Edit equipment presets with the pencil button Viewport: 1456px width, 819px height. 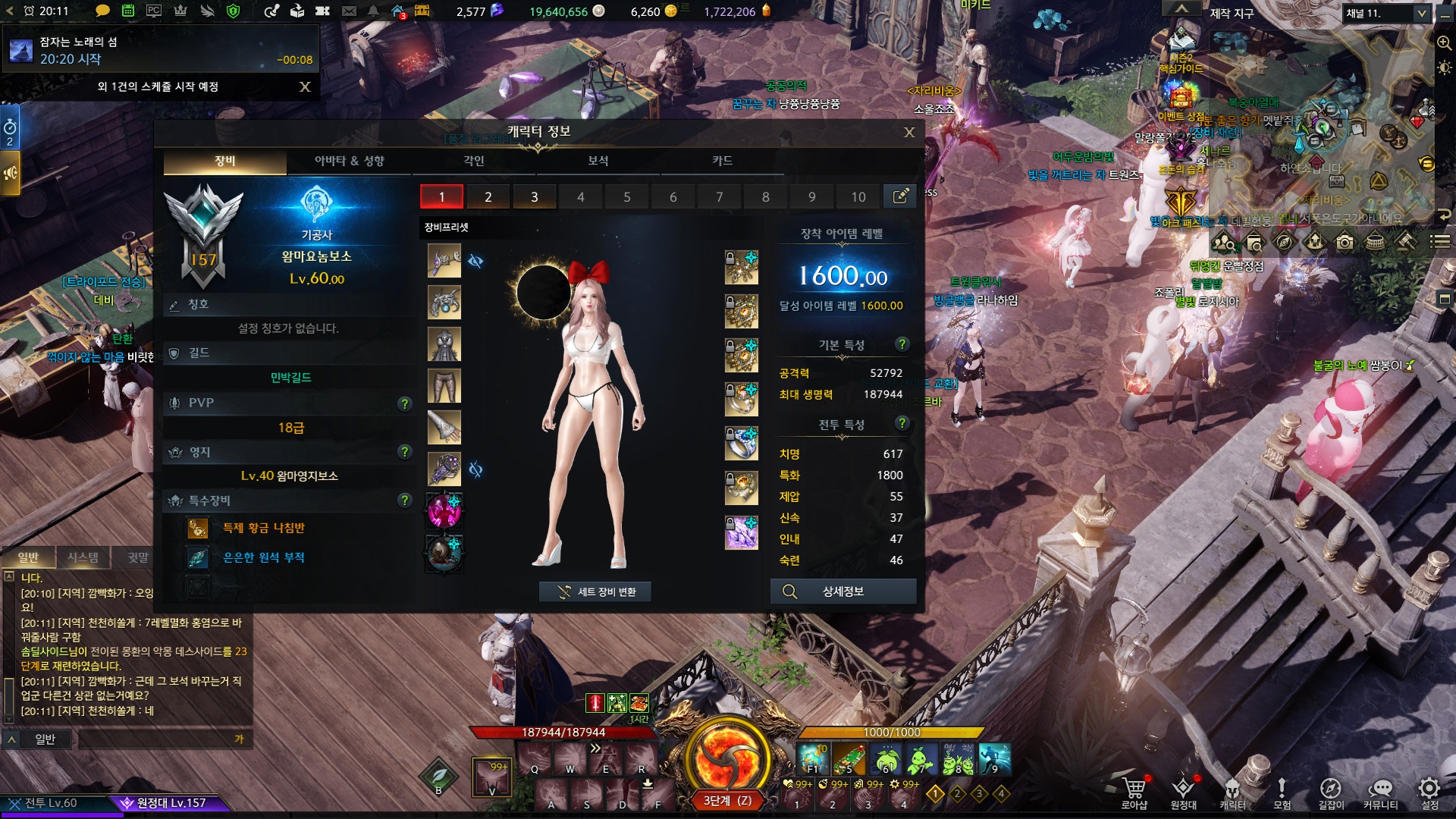[900, 196]
